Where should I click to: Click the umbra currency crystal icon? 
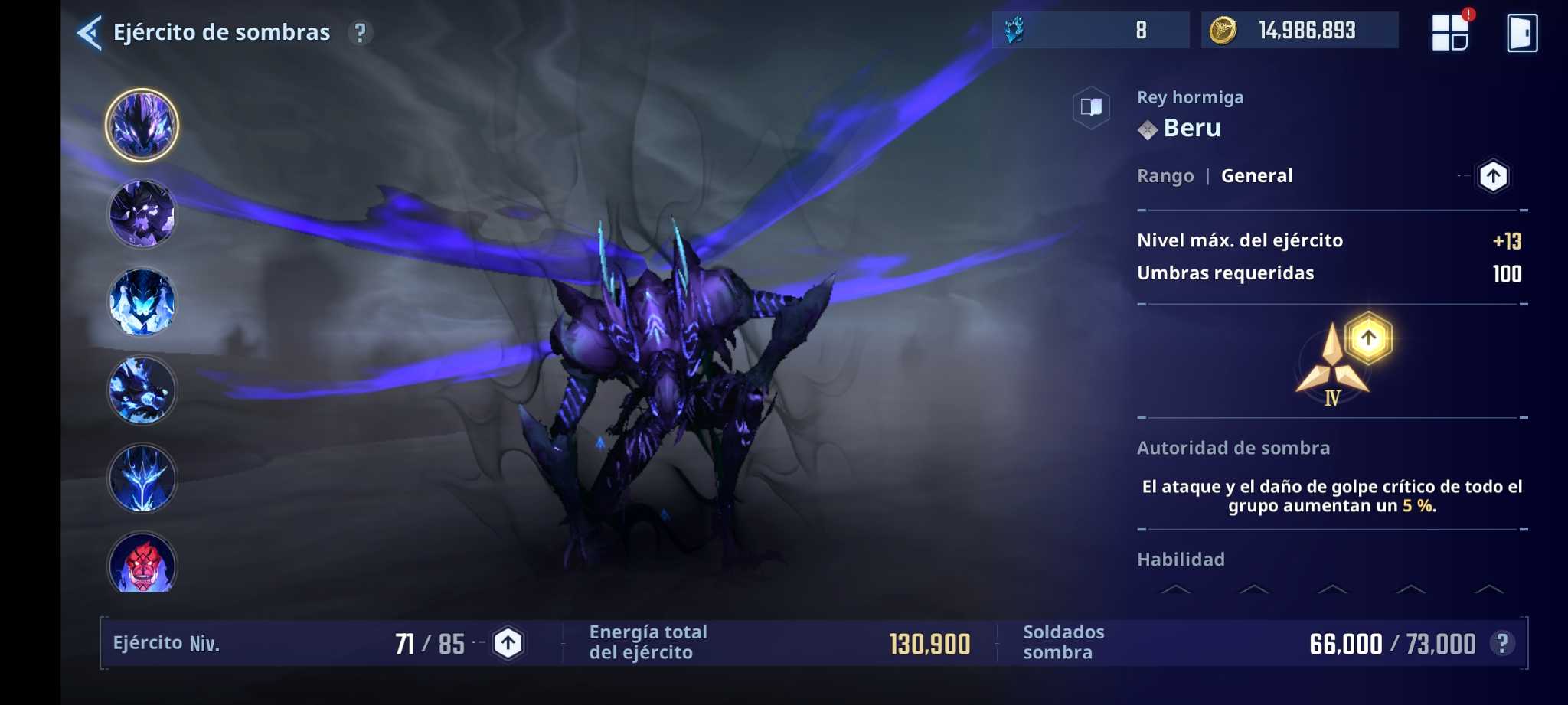(1016, 31)
